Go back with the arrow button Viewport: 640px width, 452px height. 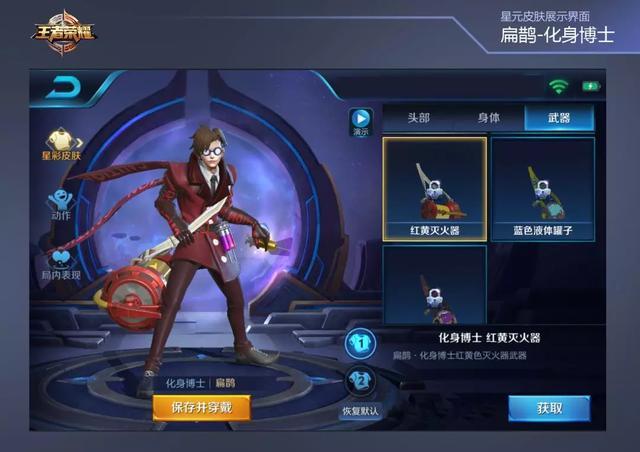pos(65,90)
